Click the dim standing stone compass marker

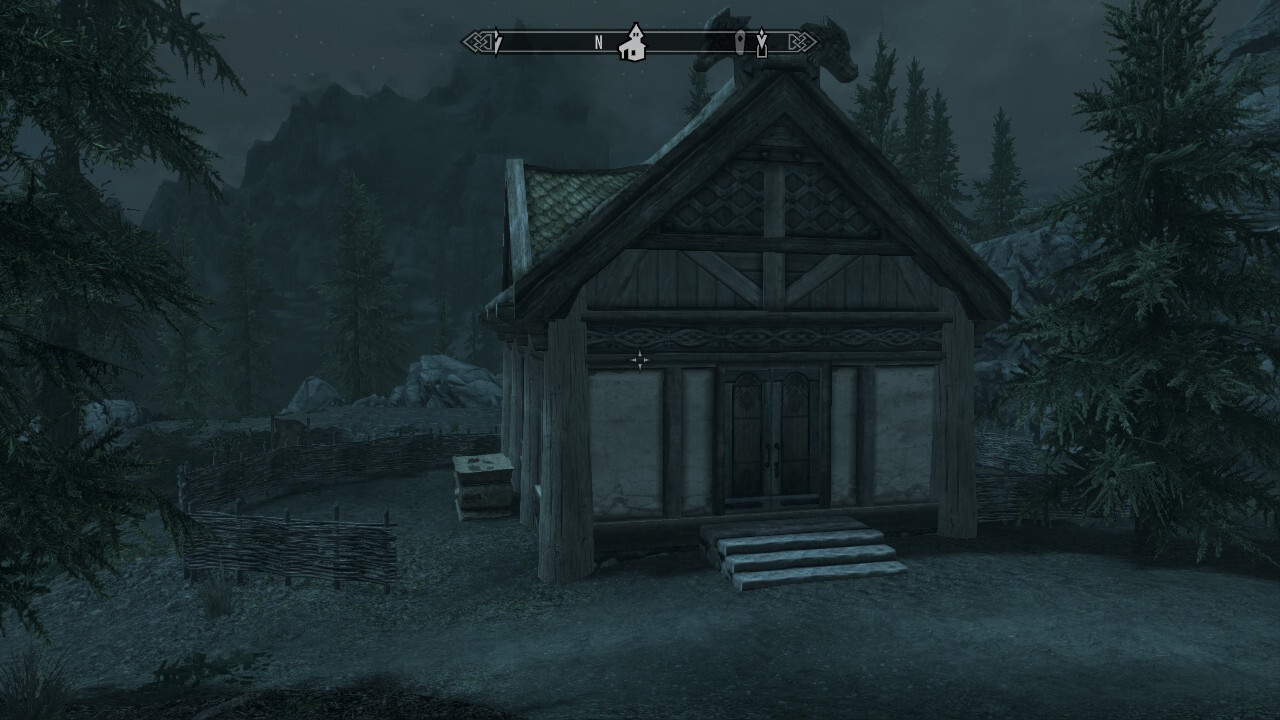coord(739,42)
